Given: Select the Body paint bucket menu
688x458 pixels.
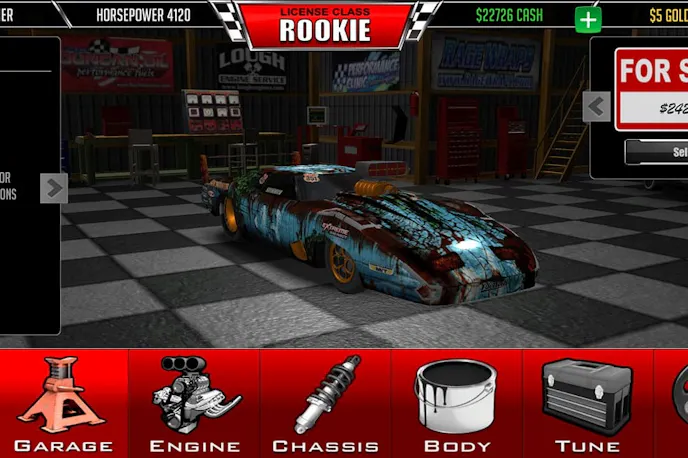Looking at the screenshot, I should [x=456, y=403].
